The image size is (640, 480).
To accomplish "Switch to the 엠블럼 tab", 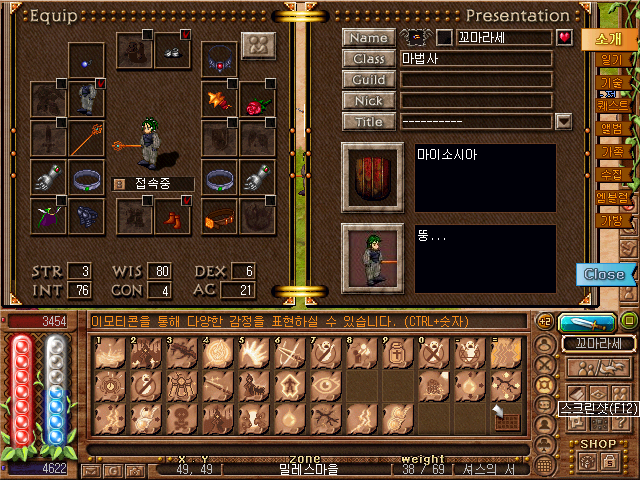I will tap(610, 197).
